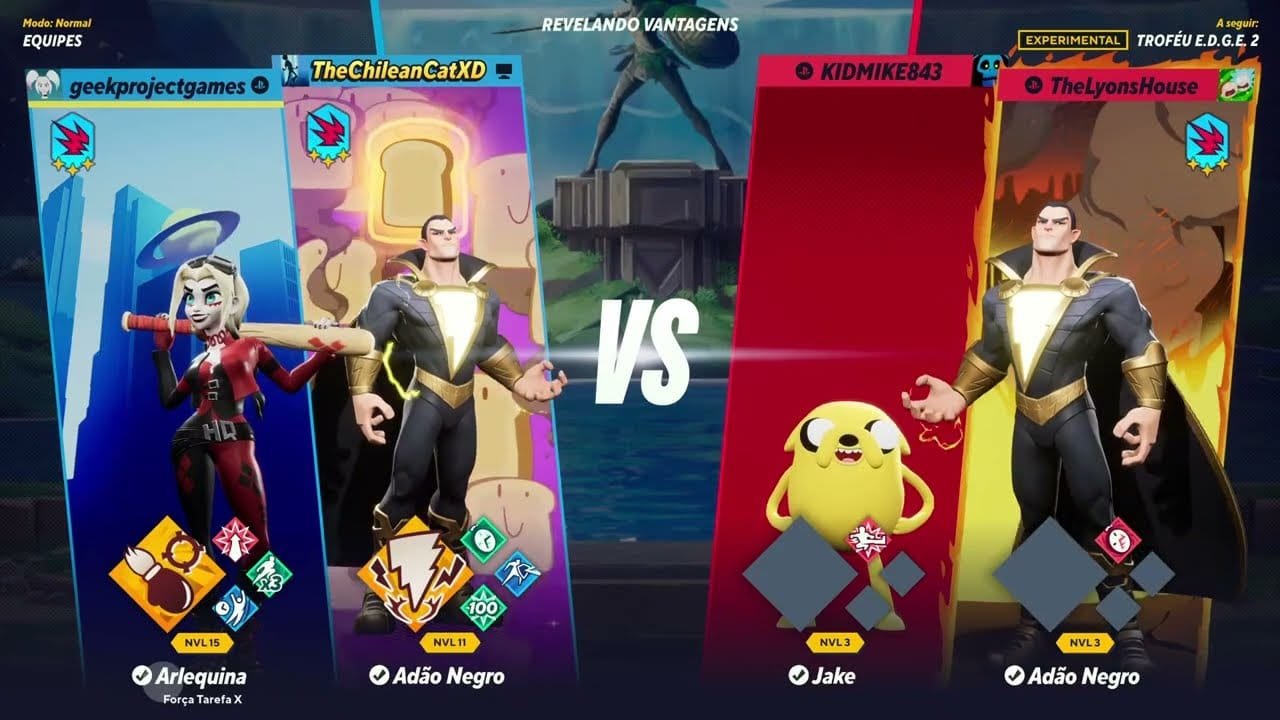The image size is (1280, 720).
Task: Click Jake's revealed red perk icon
Action: coord(867,541)
